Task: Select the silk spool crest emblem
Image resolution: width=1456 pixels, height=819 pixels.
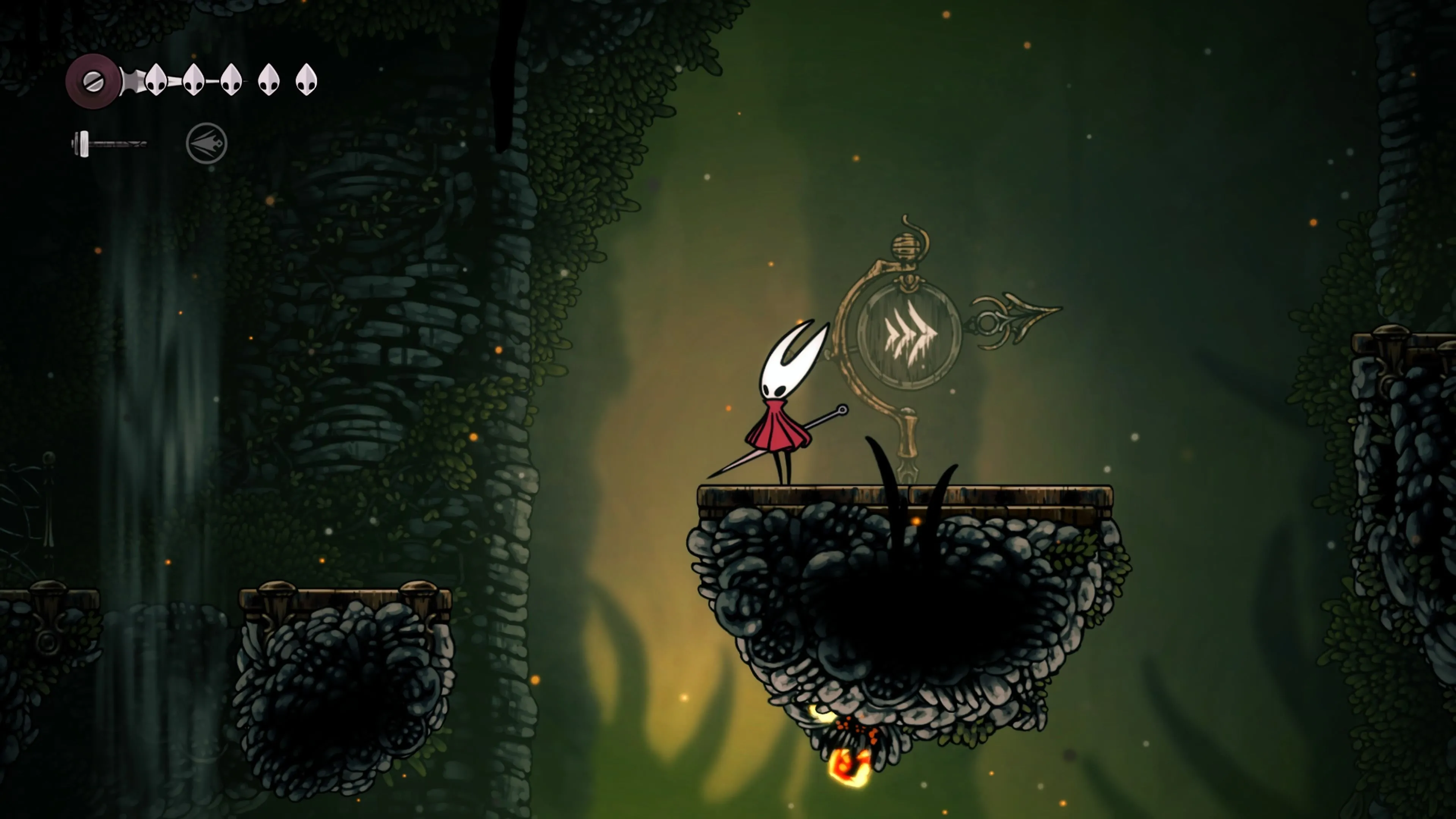Action: tap(93, 82)
